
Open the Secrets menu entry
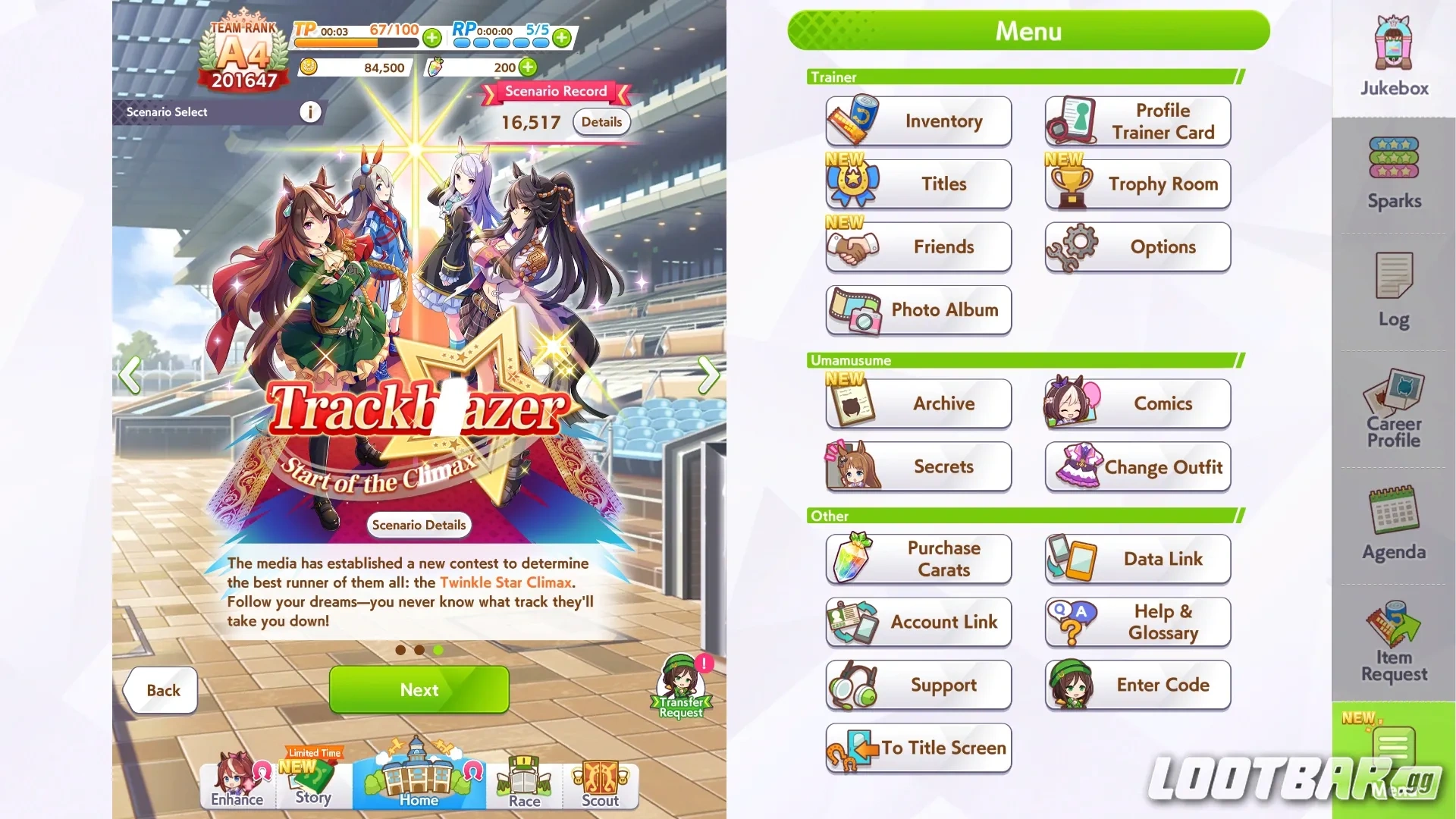918,466
